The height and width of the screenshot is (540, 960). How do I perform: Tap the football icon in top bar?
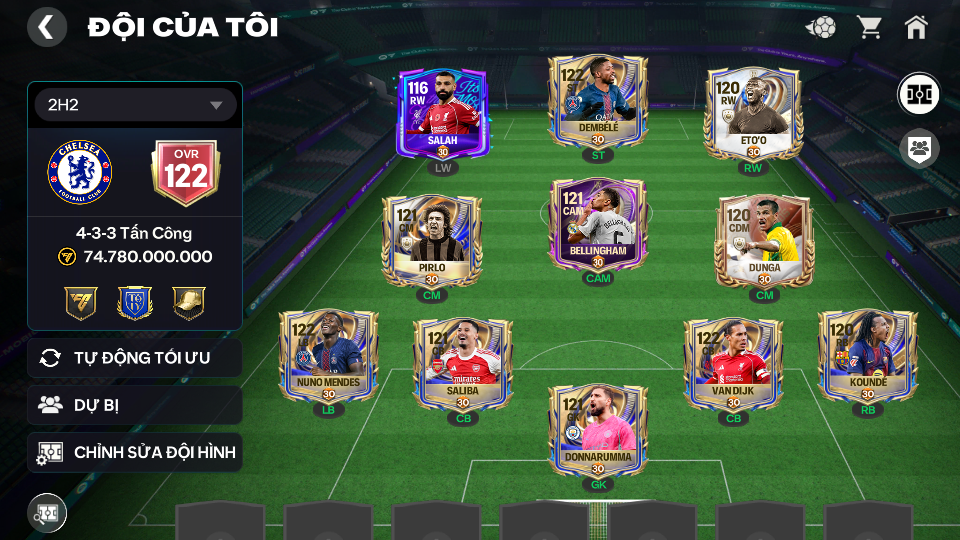(821, 27)
